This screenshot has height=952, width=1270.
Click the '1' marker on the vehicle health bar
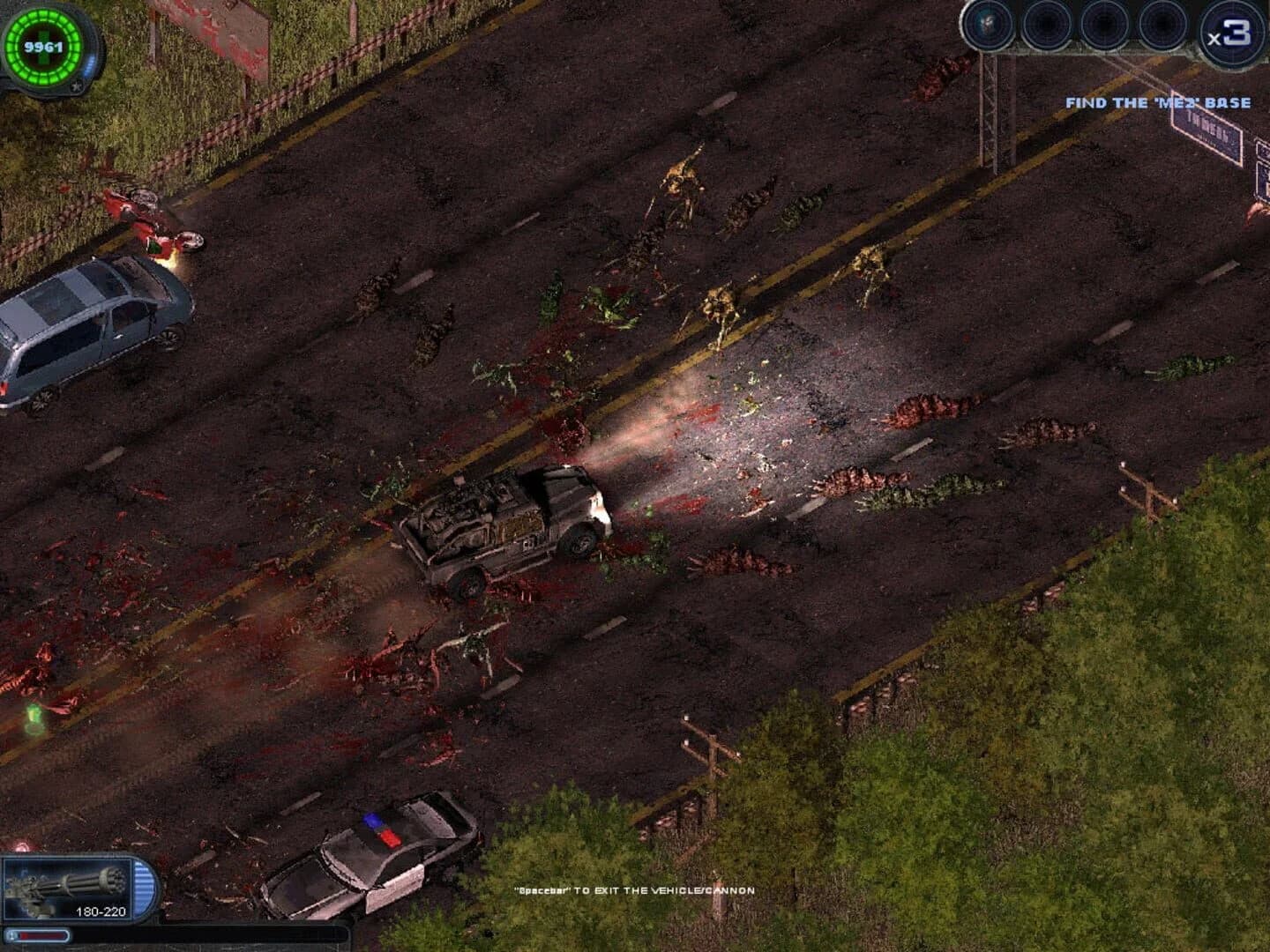[11, 933]
